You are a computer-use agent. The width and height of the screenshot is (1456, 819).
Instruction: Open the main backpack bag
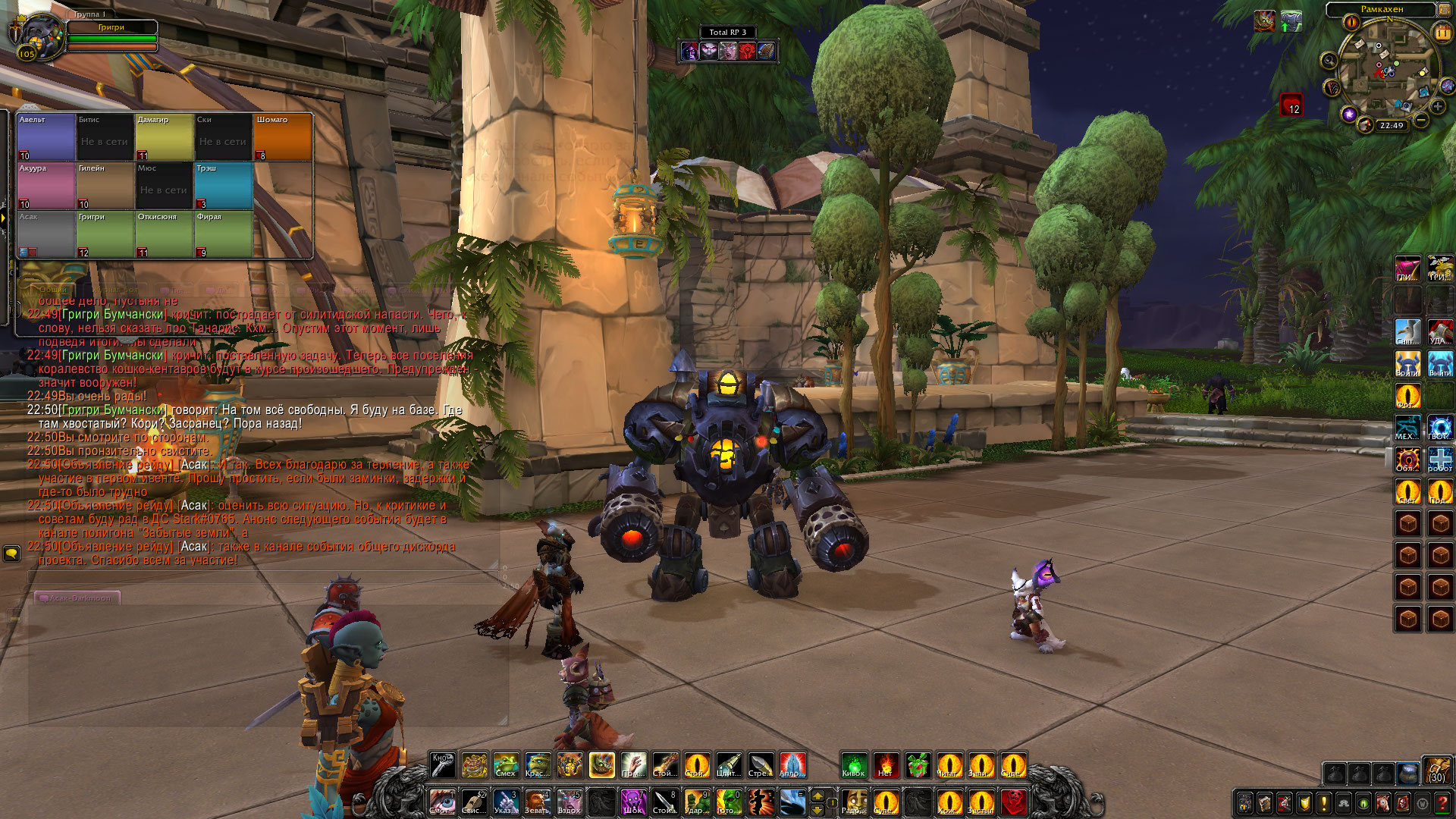1436,769
